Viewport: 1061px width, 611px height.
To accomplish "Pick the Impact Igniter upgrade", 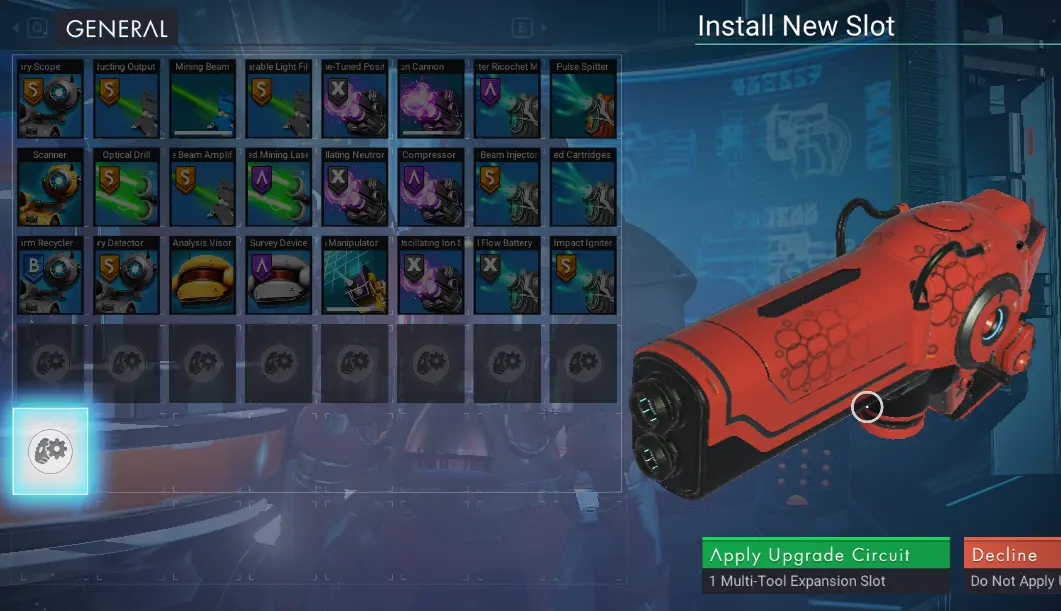I will coord(582,276).
